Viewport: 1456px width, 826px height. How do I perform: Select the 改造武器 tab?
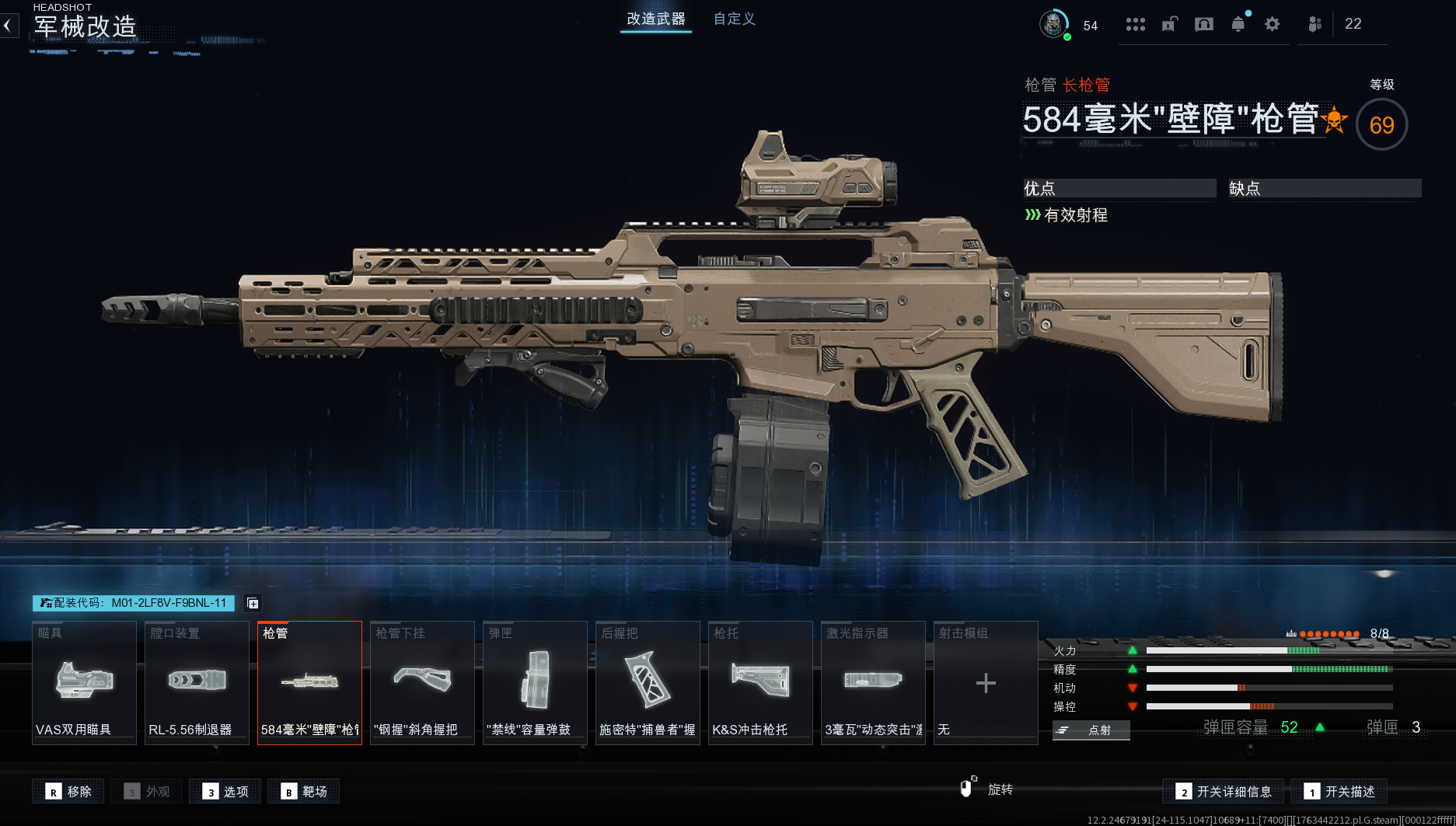point(656,19)
